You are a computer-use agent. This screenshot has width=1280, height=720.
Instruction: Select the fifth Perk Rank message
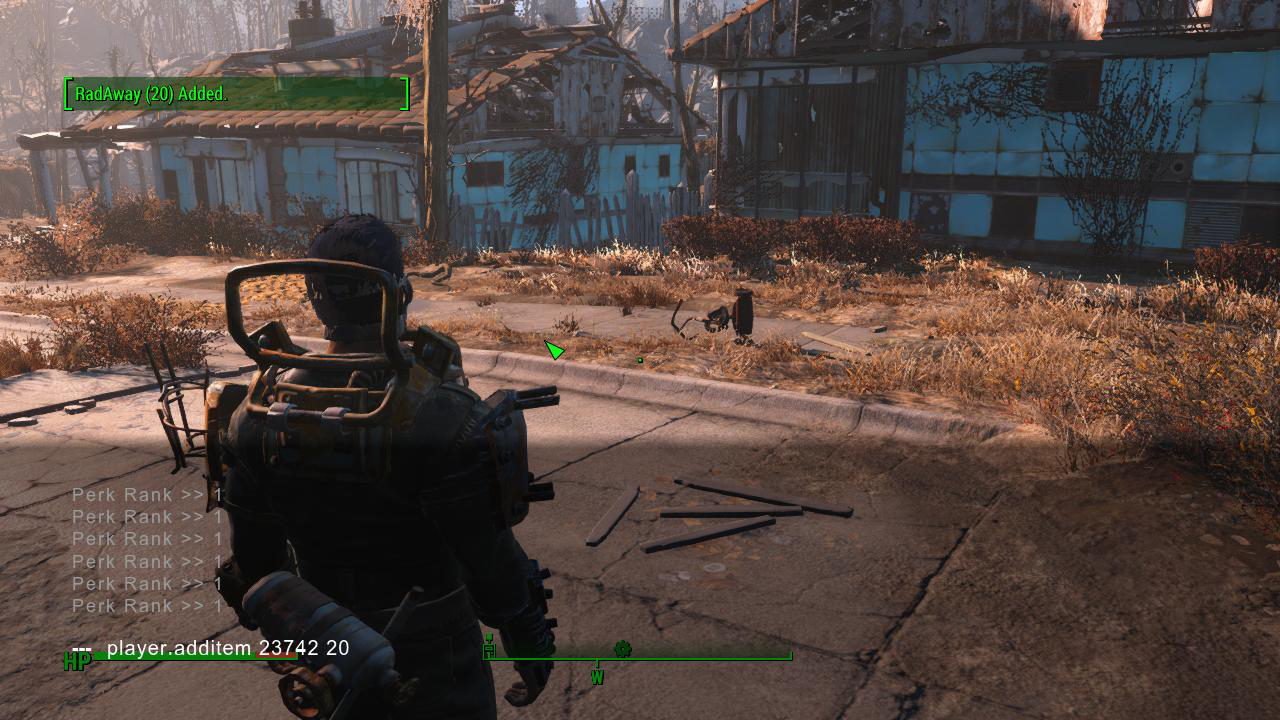coord(146,584)
